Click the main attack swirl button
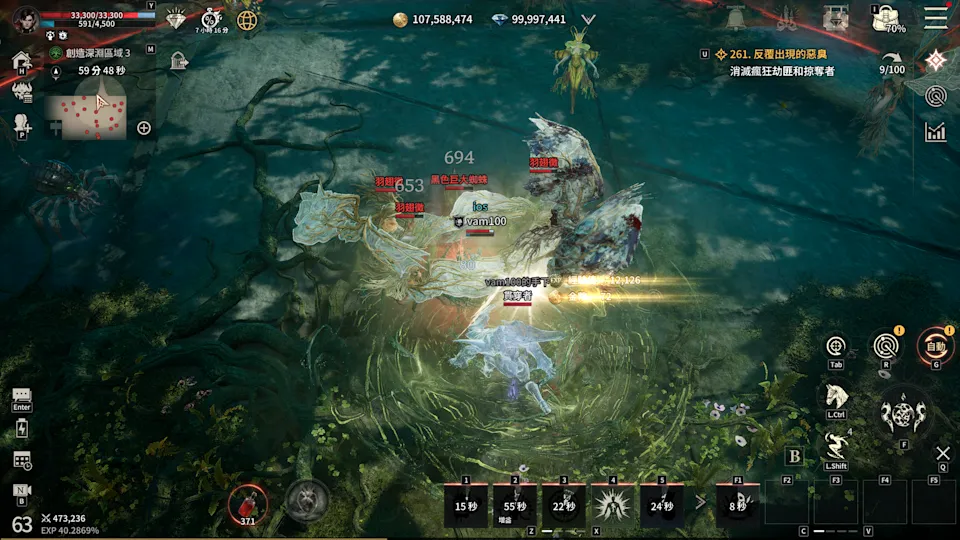The image size is (960, 540). click(x=903, y=412)
